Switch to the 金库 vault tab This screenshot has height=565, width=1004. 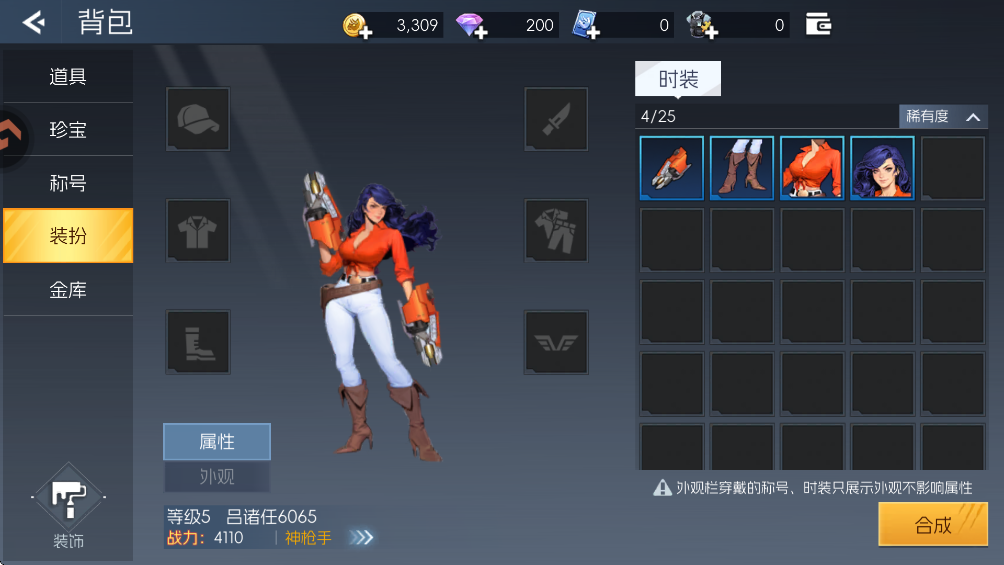click(68, 290)
